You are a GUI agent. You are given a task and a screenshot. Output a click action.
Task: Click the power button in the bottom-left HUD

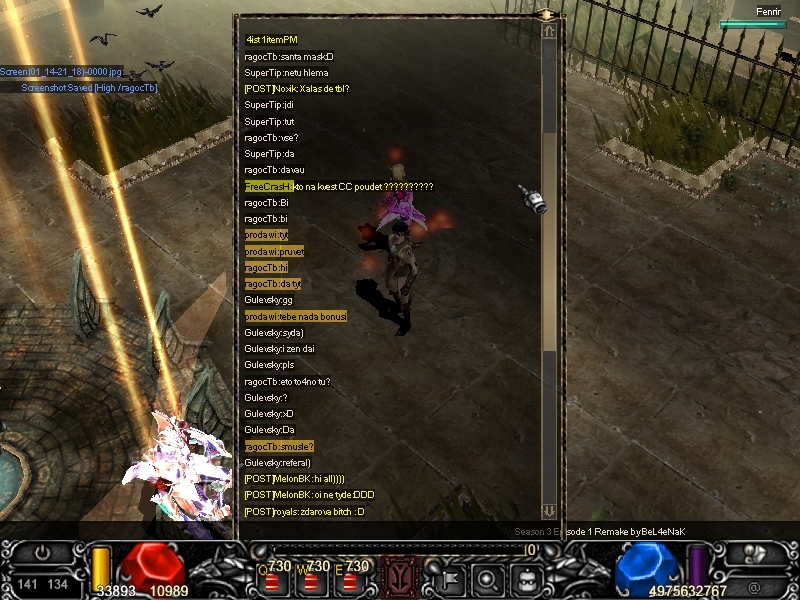click(41, 551)
